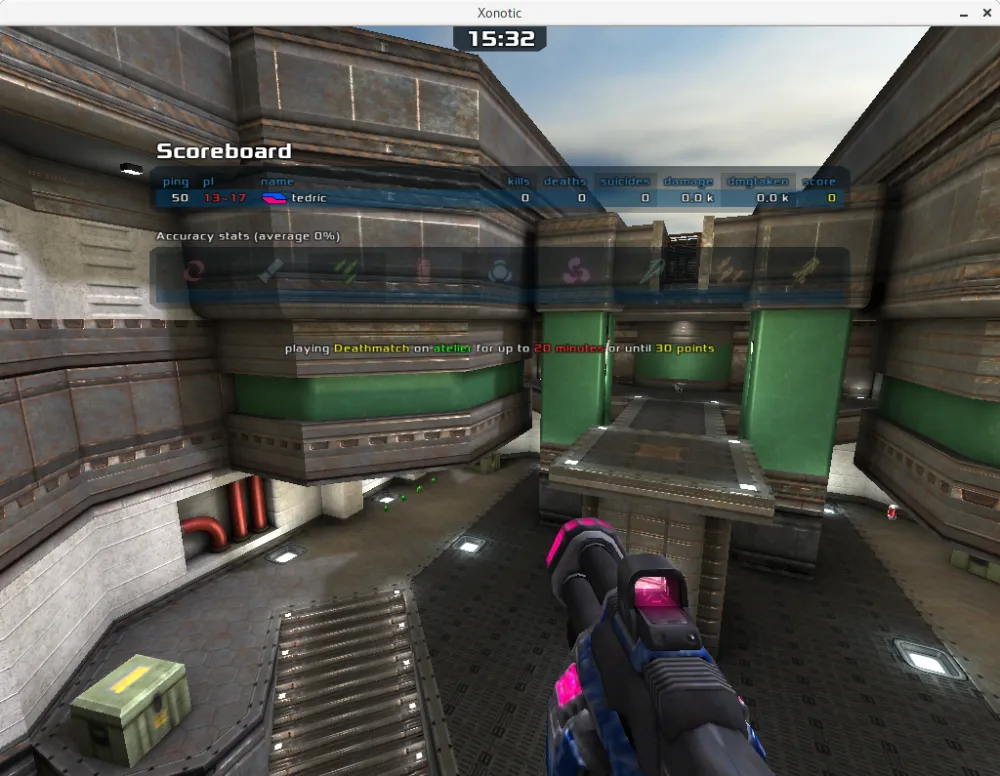
Task: Click the suicides column header
Action: tap(624, 182)
